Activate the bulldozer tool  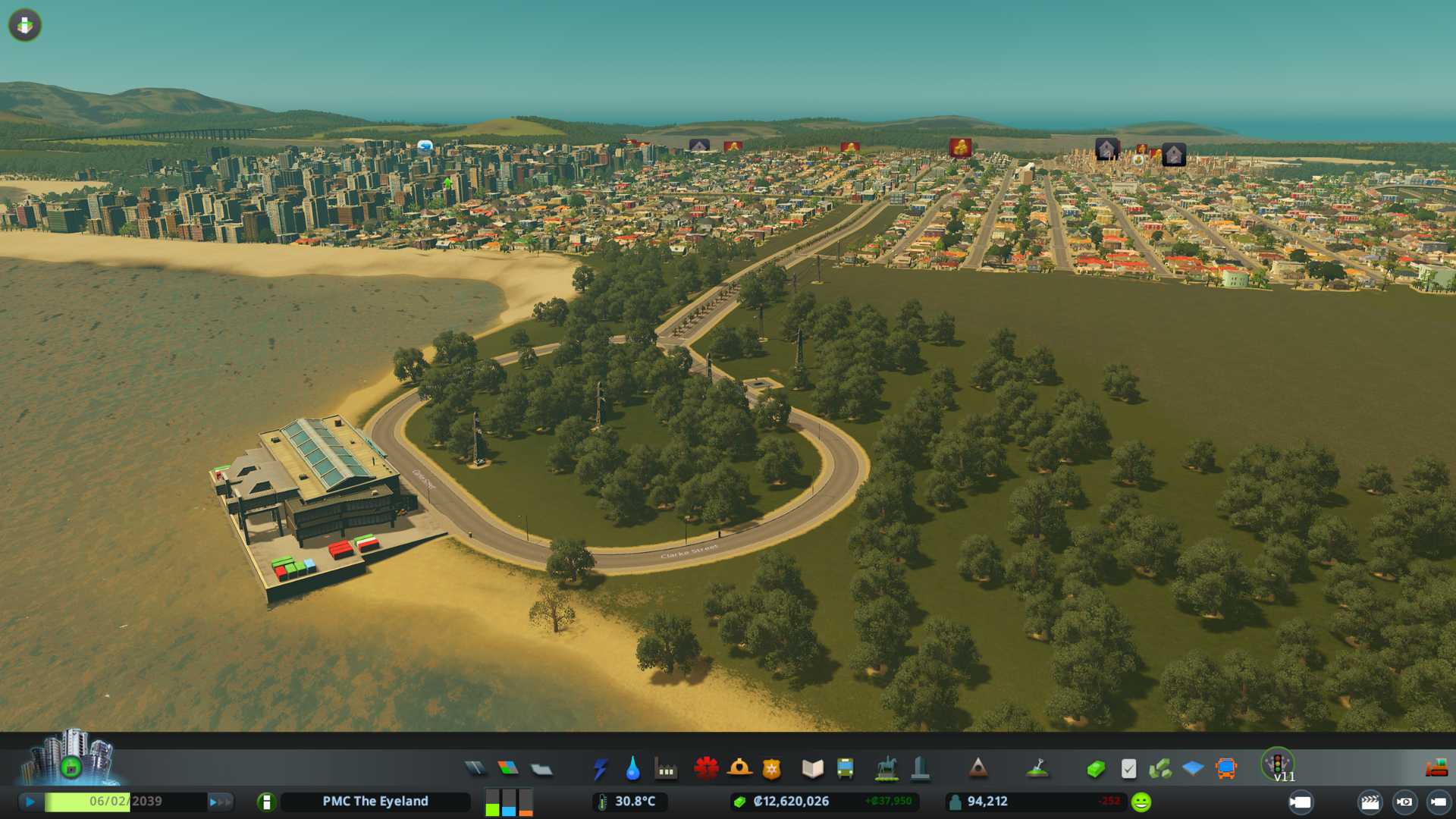[x=1436, y=769]
